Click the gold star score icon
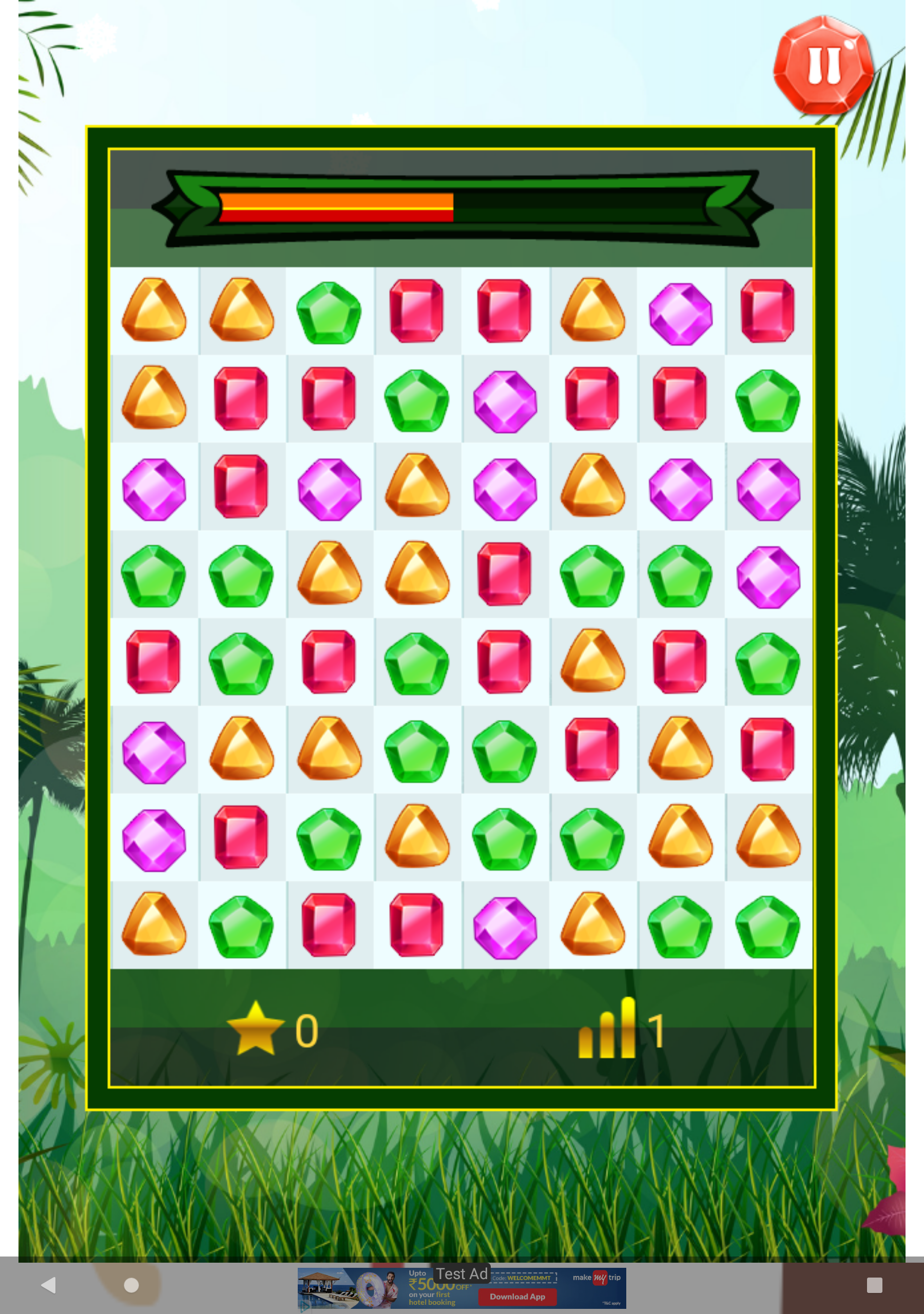This screenshot has width=924, height=1314. [x=257, y=1026]
